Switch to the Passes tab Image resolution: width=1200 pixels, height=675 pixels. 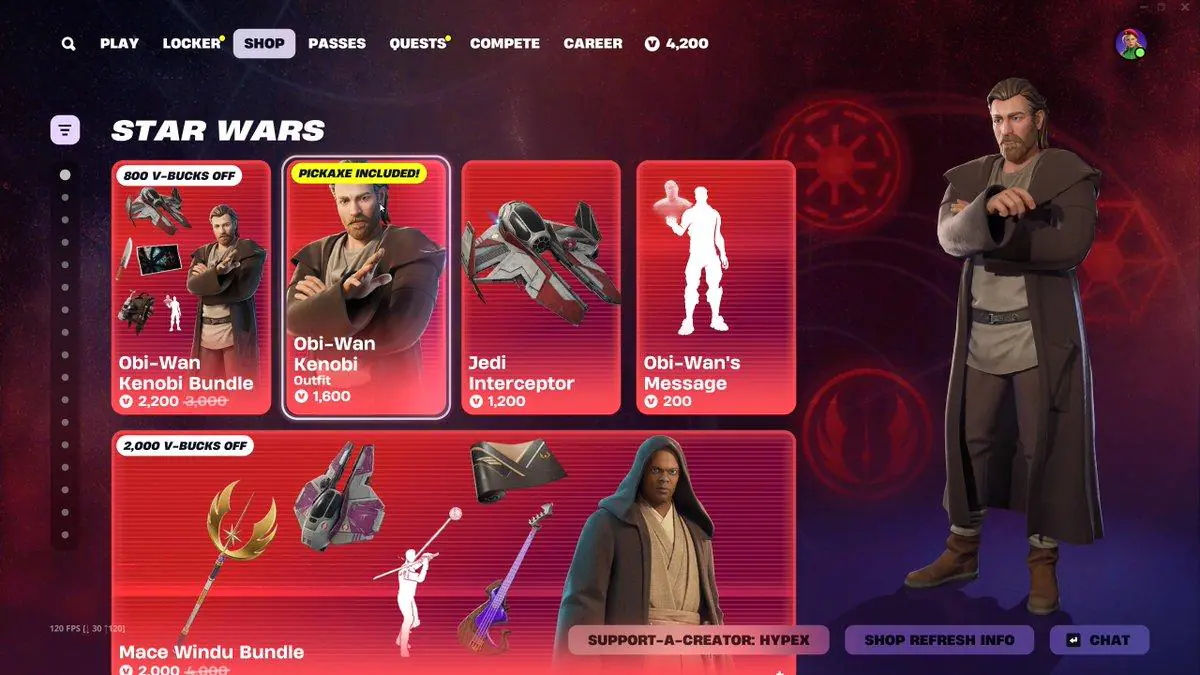[337, 44]
